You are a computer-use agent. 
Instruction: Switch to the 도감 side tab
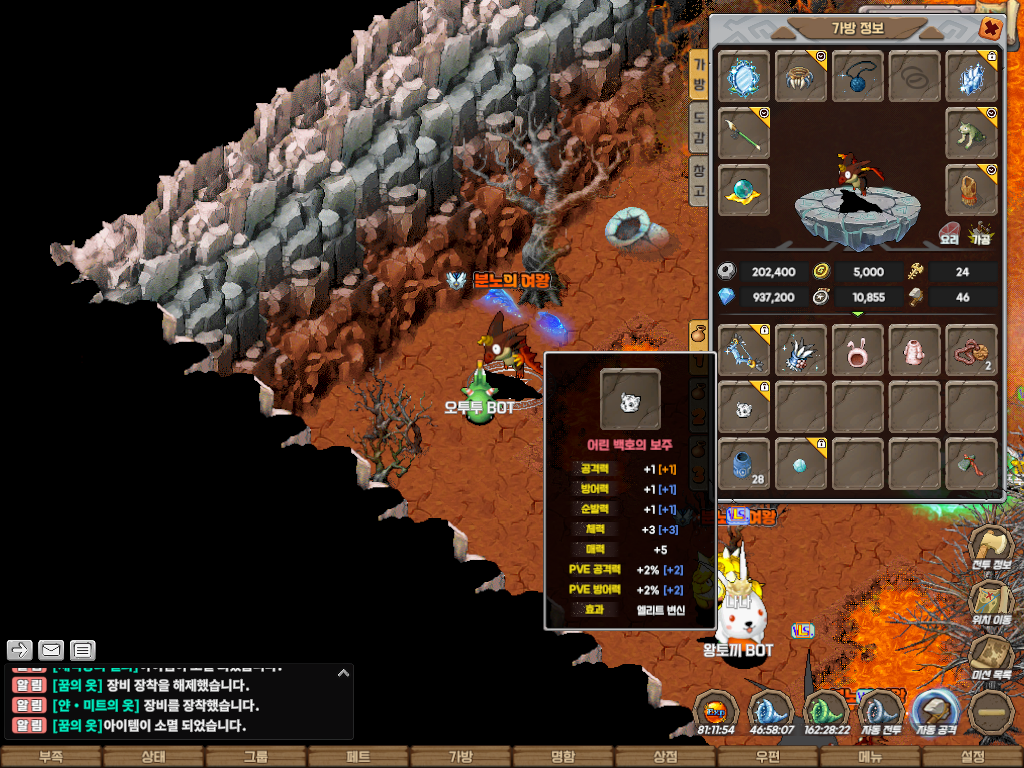(700, 127)
